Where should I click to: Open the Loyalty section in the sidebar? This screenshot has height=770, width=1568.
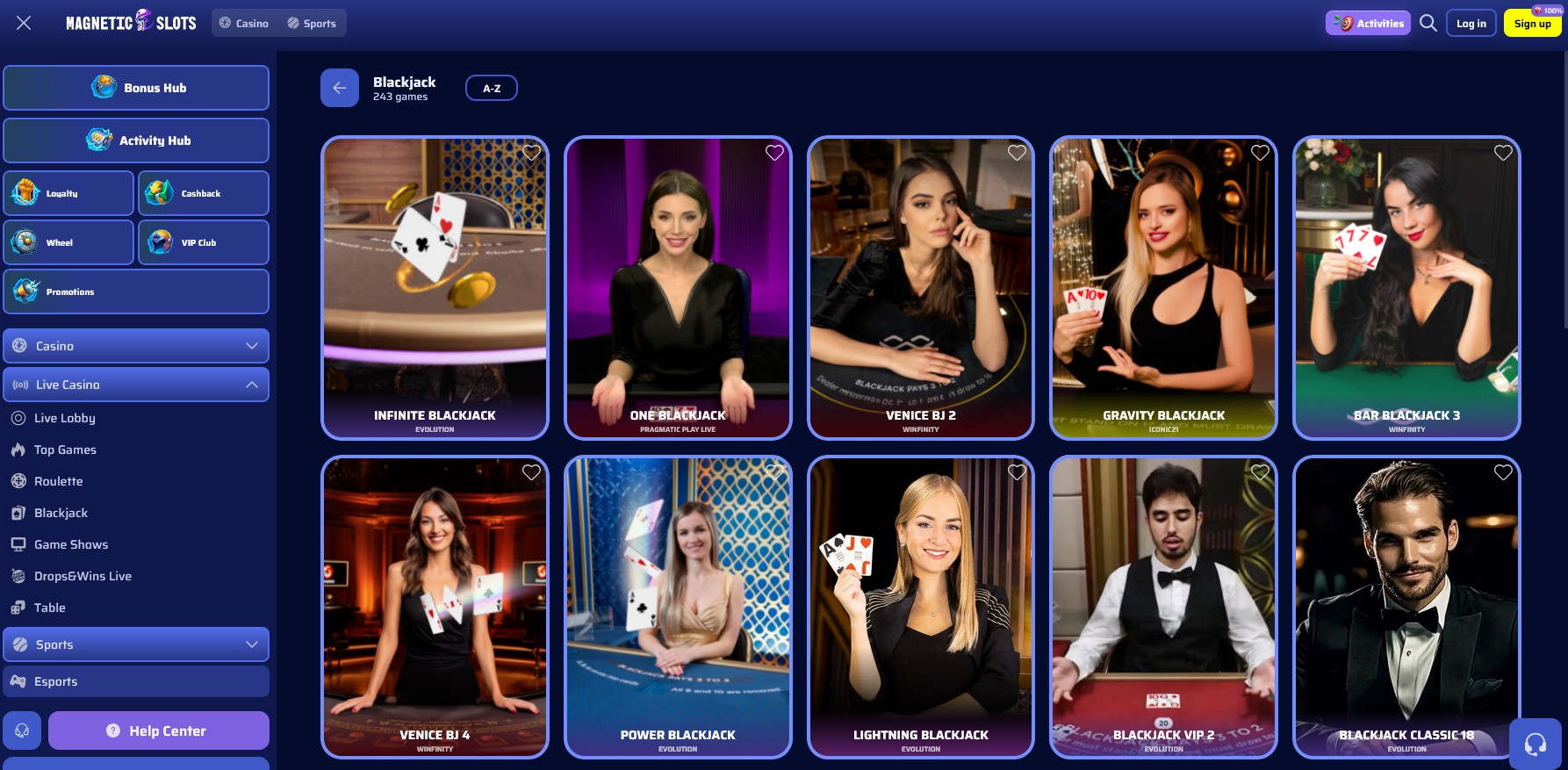(x=68, y=192)
